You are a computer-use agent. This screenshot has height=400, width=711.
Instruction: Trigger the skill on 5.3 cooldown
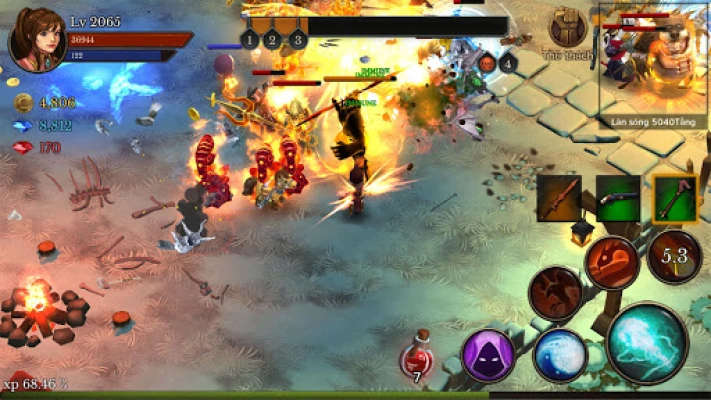click(x=672, y=257)
